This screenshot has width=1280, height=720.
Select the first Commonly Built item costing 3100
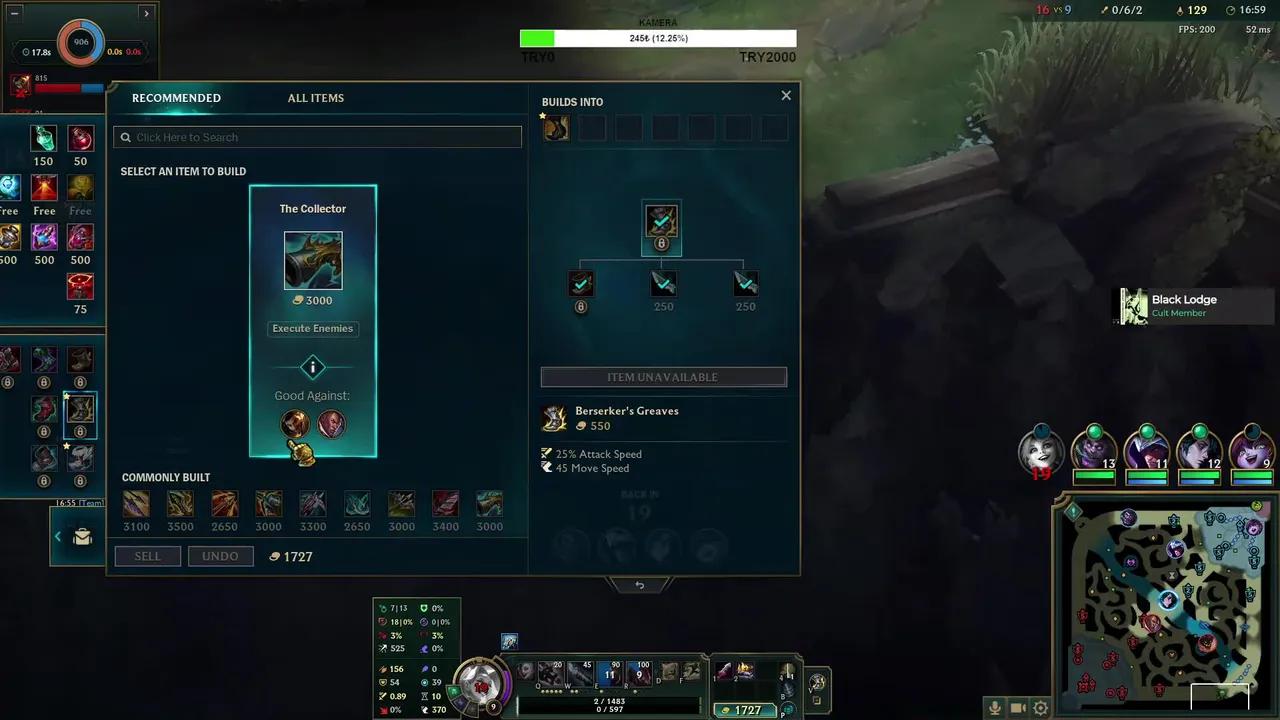point(136,503)
